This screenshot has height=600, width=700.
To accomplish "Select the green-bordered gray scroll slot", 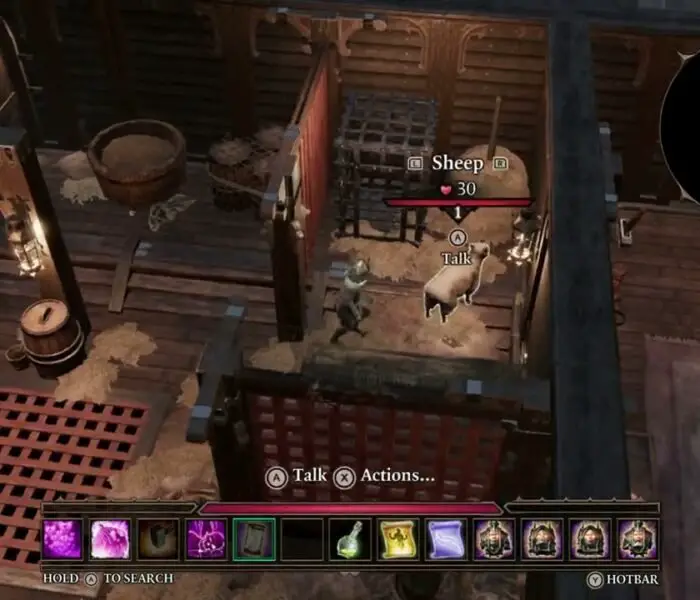I will click(254, 539).
